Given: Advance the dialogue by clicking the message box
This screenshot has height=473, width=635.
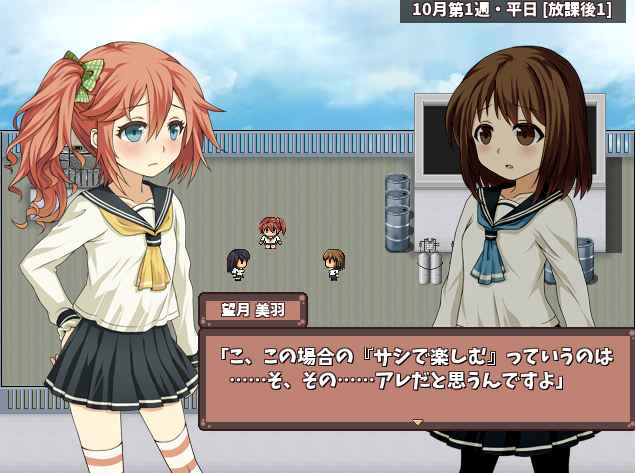Looking at the screenshot, I should (x=416, y=370).
